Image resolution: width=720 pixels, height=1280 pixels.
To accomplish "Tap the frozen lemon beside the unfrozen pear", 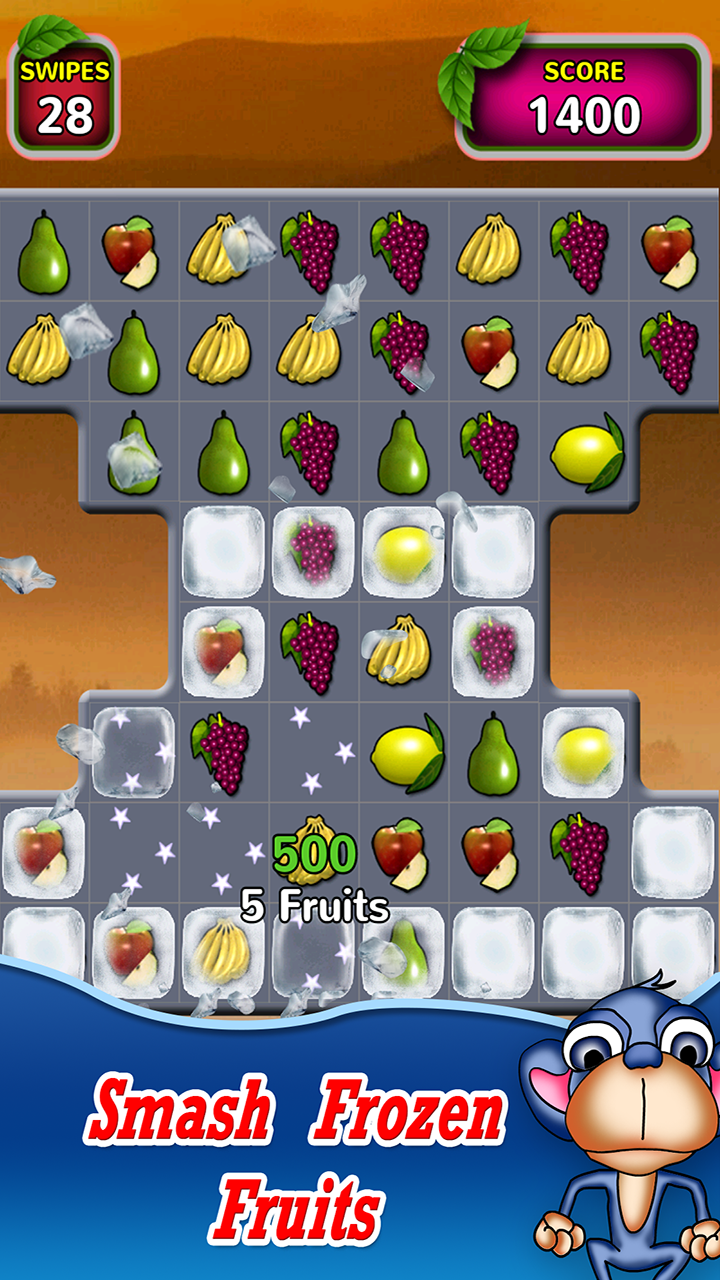I will 583,751.
